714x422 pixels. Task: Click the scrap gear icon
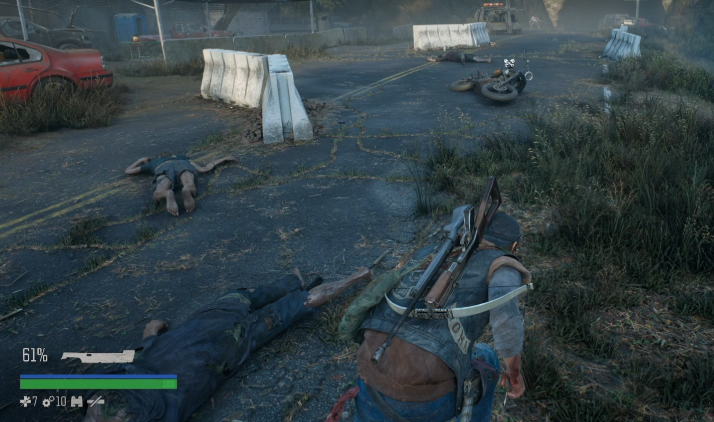47,402
